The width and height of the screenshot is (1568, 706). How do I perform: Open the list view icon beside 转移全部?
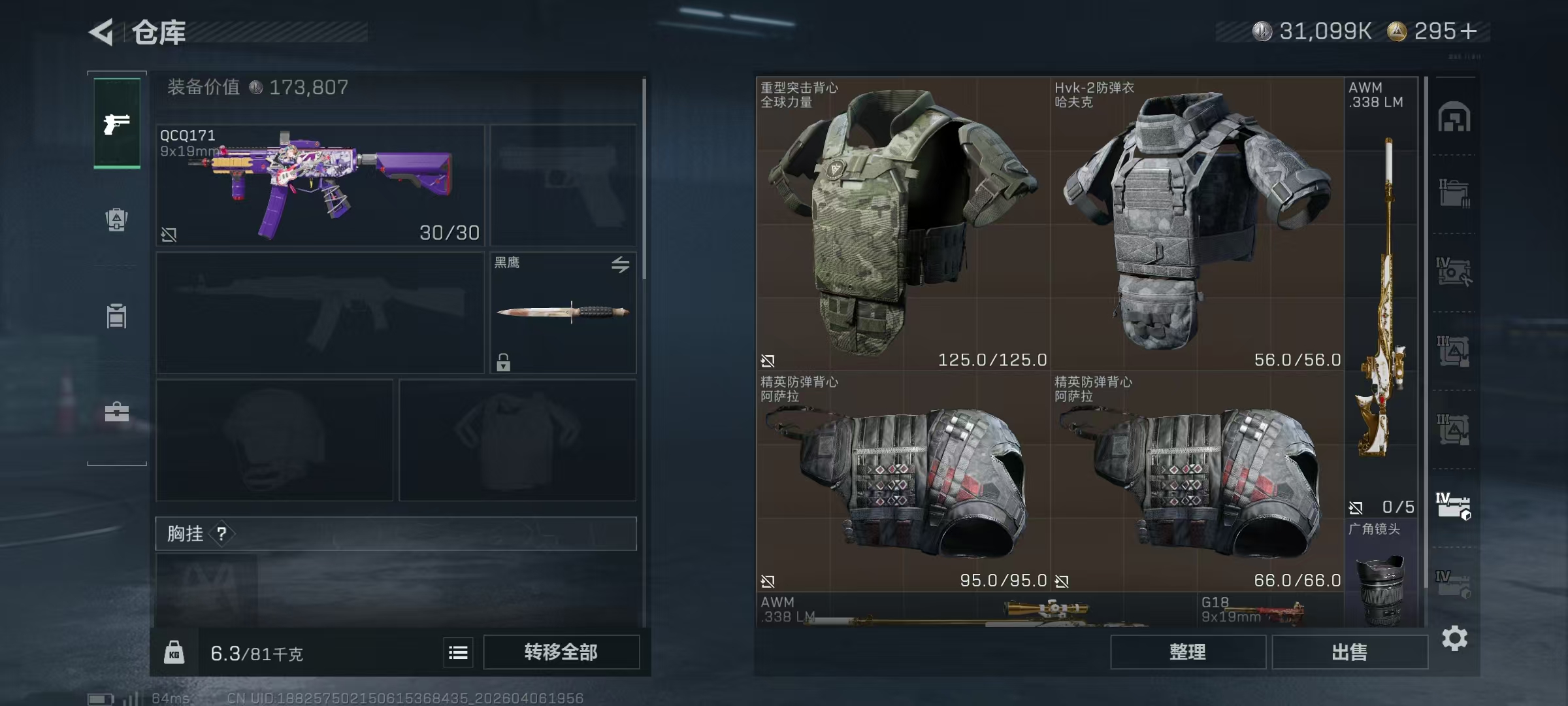tap(458, 652)
